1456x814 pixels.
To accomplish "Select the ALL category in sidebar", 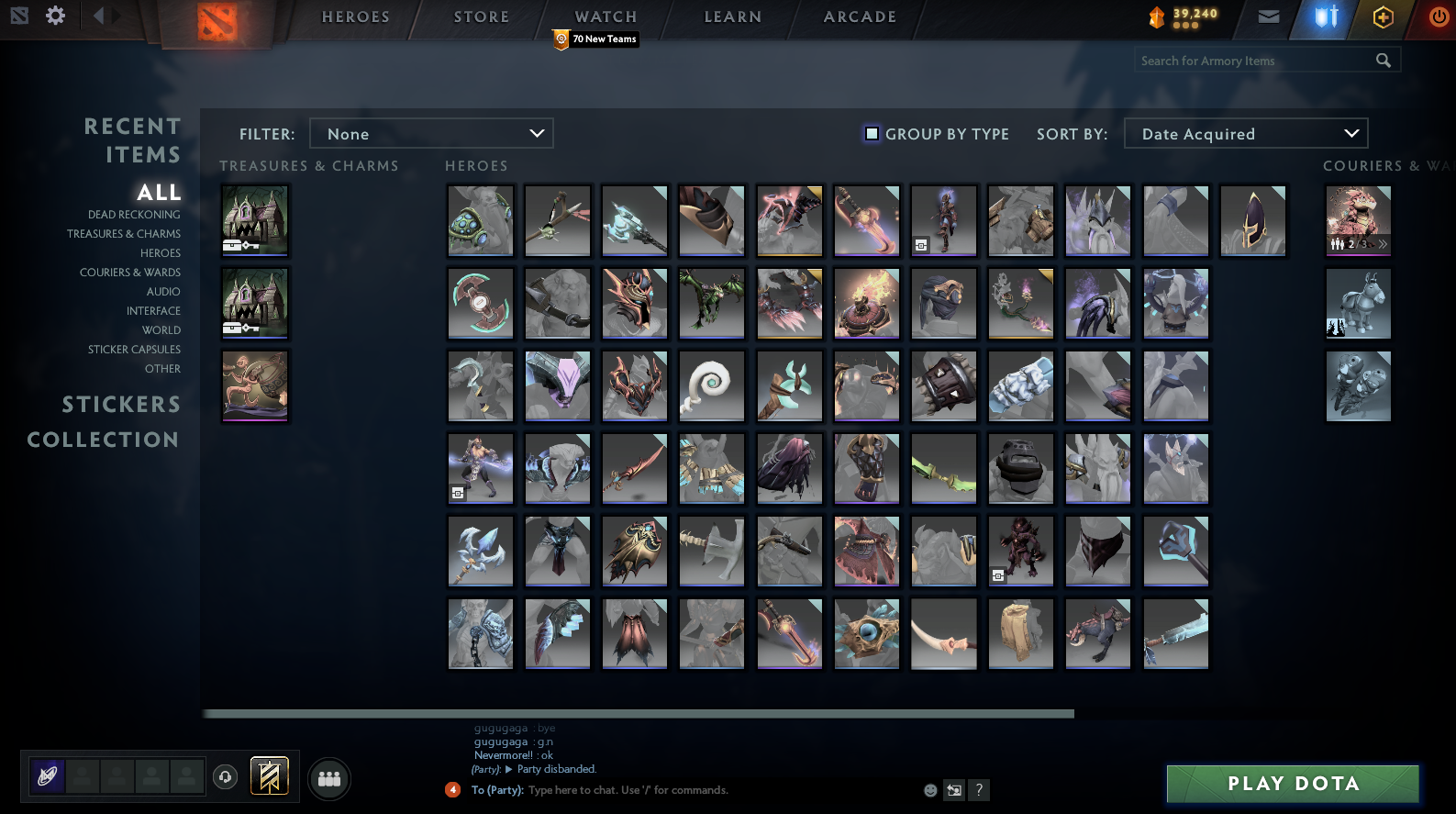I will coord(158,193).
